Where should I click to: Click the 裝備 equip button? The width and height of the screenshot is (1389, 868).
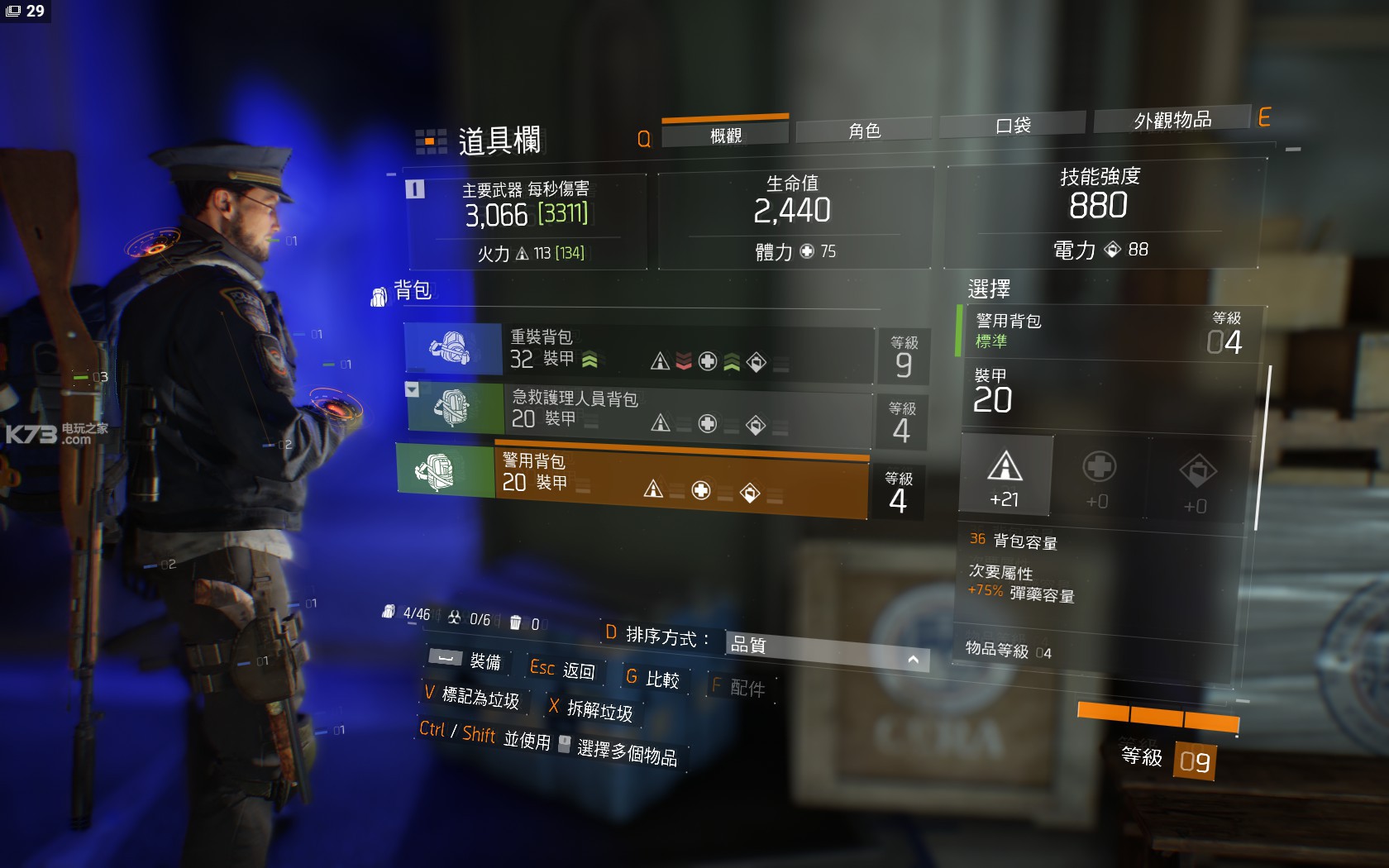(465, 660)
